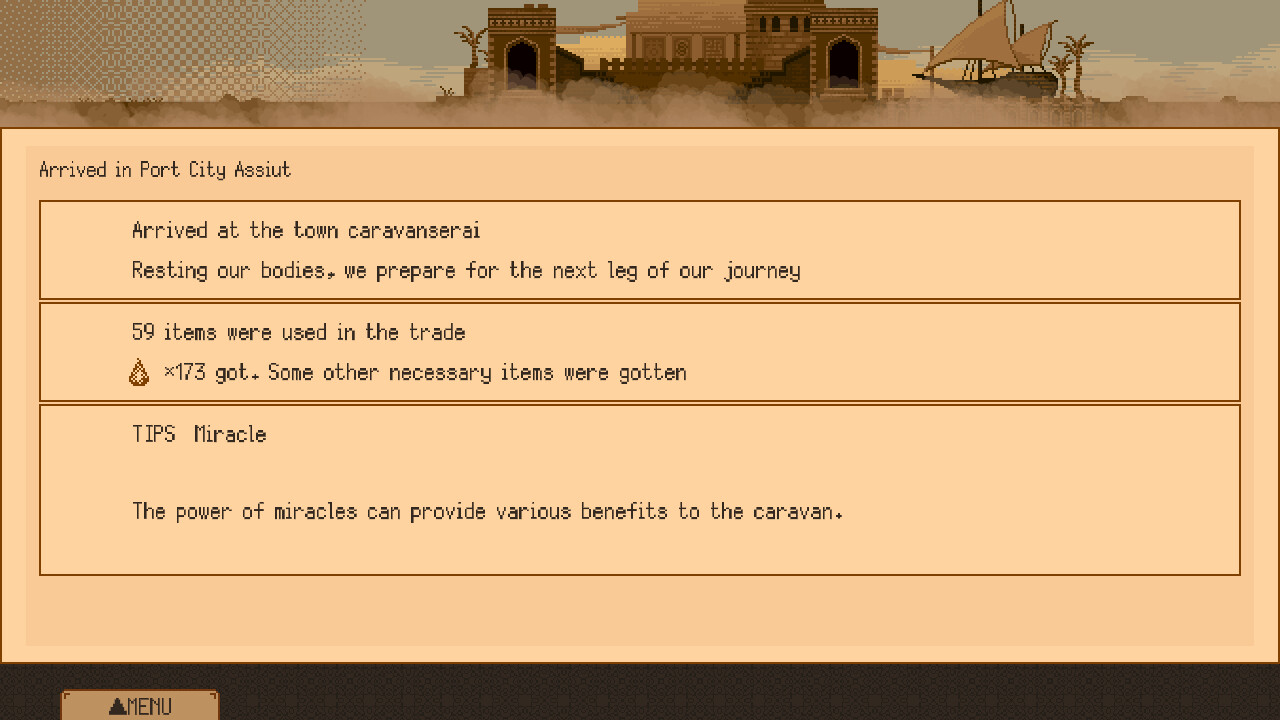Image resolution: width=1280 pixels, height=720 pixels.
Task: Select the miracle benefits description text
Action: coord(488,511)
